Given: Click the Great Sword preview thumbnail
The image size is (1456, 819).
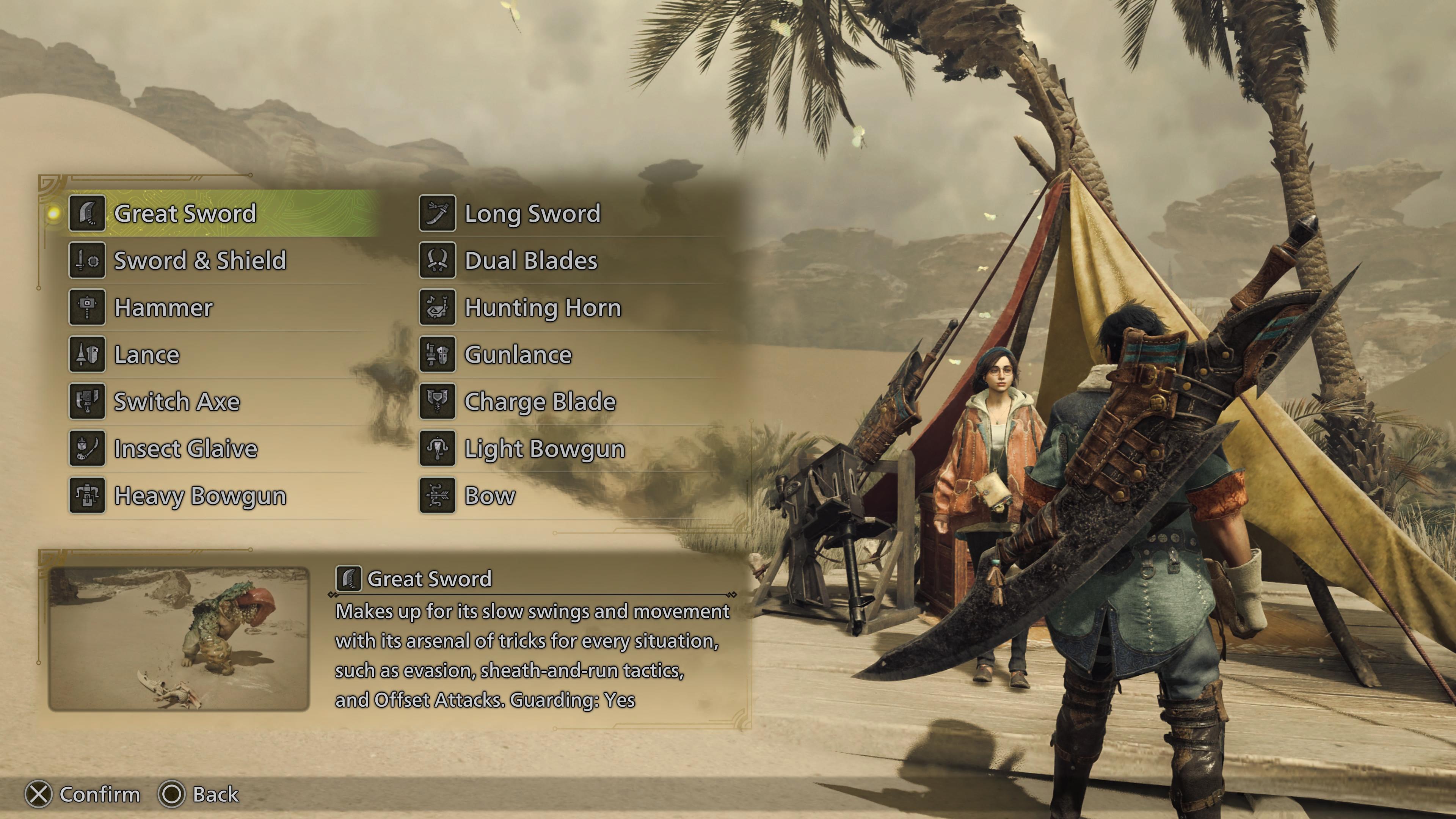Looking at the screenshot, I should click(x=179, y=639).
